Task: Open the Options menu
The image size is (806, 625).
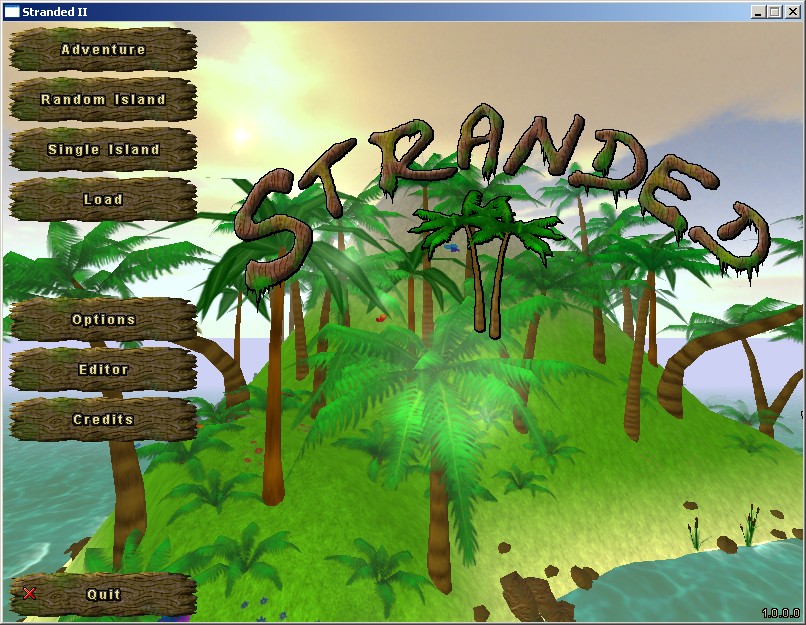Action: pyautogui.click(x=103, y=319)
